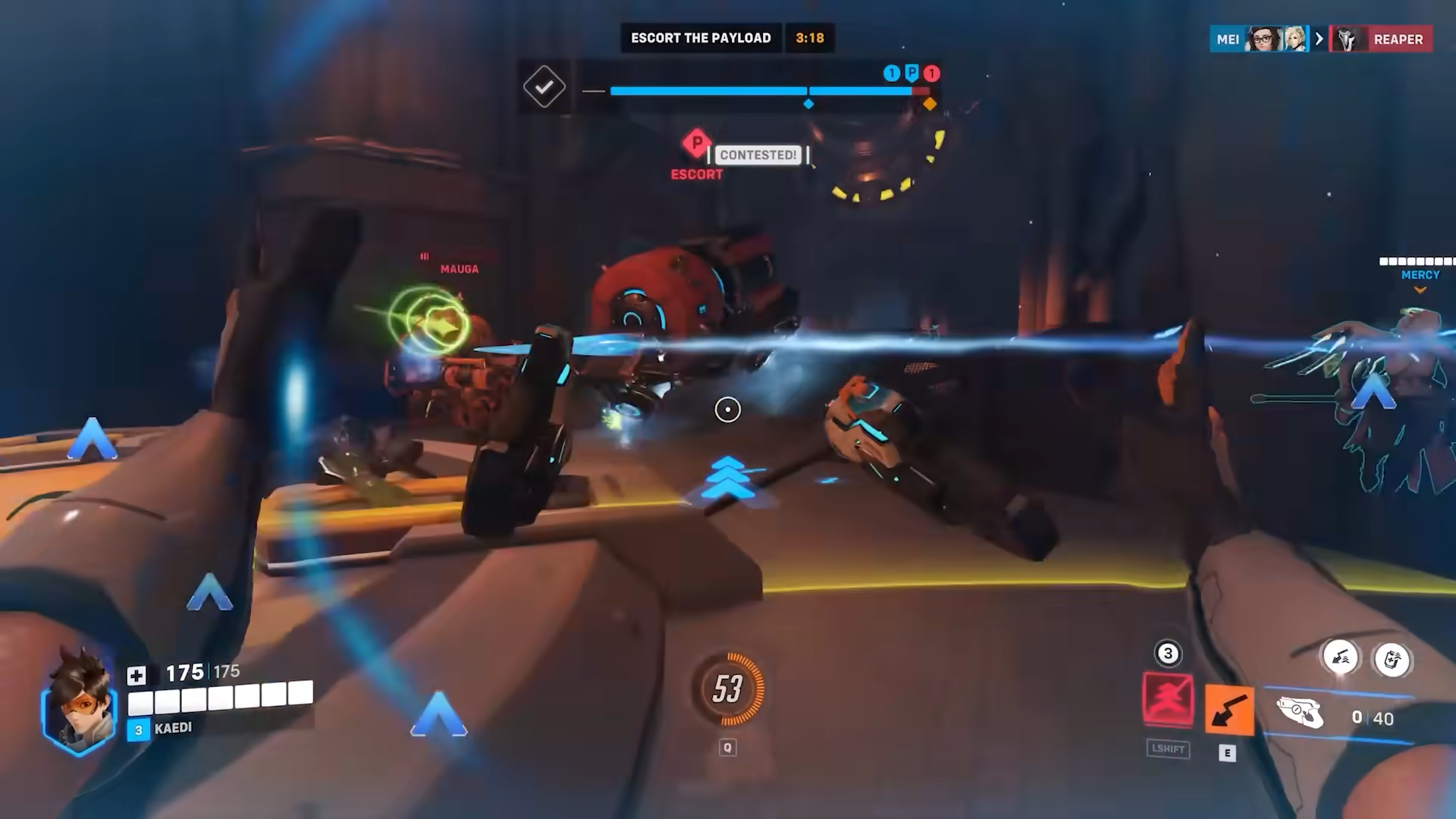Click the chevron between Mercy and Reaper
The image size is (1456, 819).
coord(1319,39)
